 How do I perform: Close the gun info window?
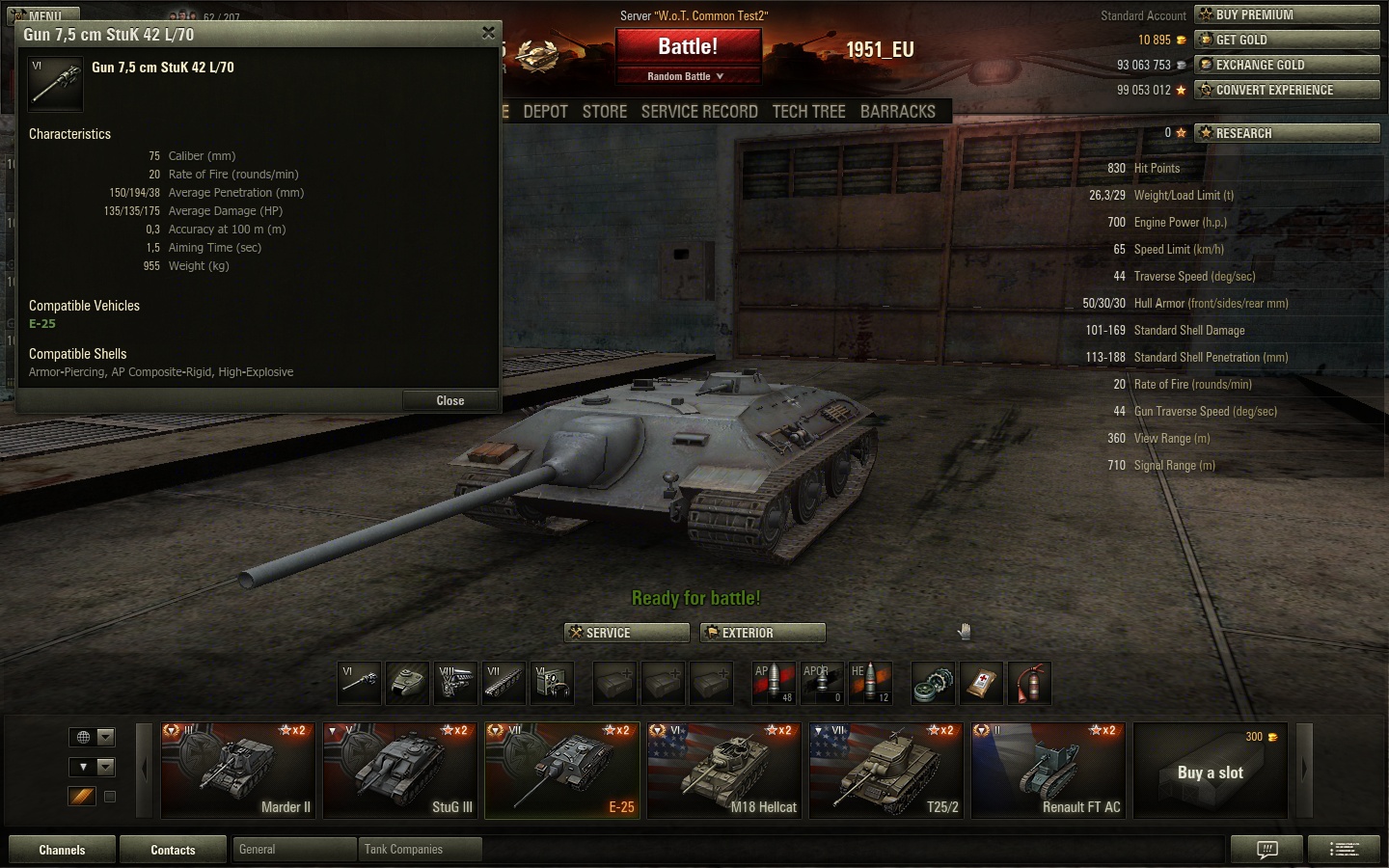(x=449, y=401)
